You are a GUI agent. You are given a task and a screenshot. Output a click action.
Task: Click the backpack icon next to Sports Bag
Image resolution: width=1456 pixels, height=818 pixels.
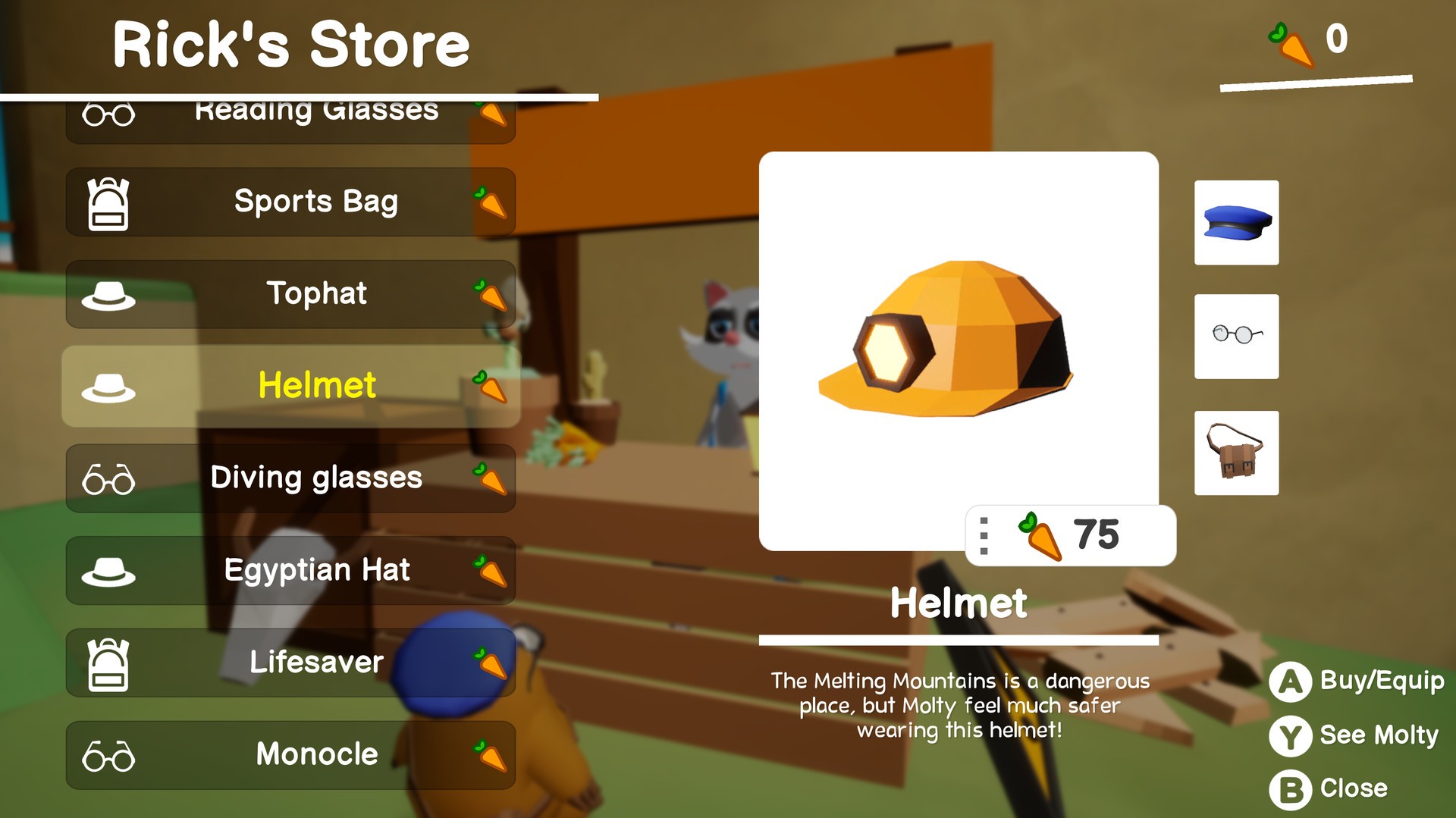click(x=108, y=202)
